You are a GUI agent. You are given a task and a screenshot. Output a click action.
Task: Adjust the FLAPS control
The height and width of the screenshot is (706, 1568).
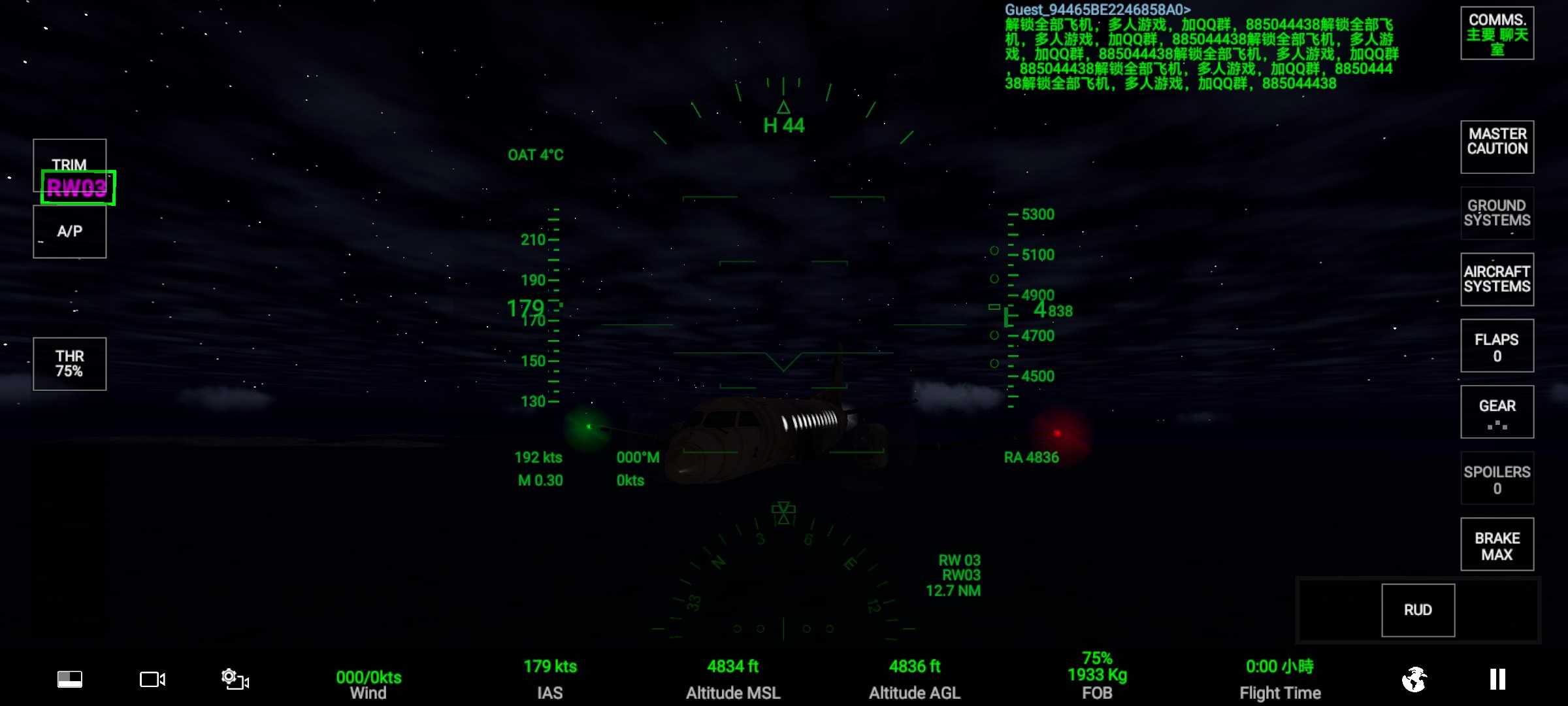[1497, 346]
